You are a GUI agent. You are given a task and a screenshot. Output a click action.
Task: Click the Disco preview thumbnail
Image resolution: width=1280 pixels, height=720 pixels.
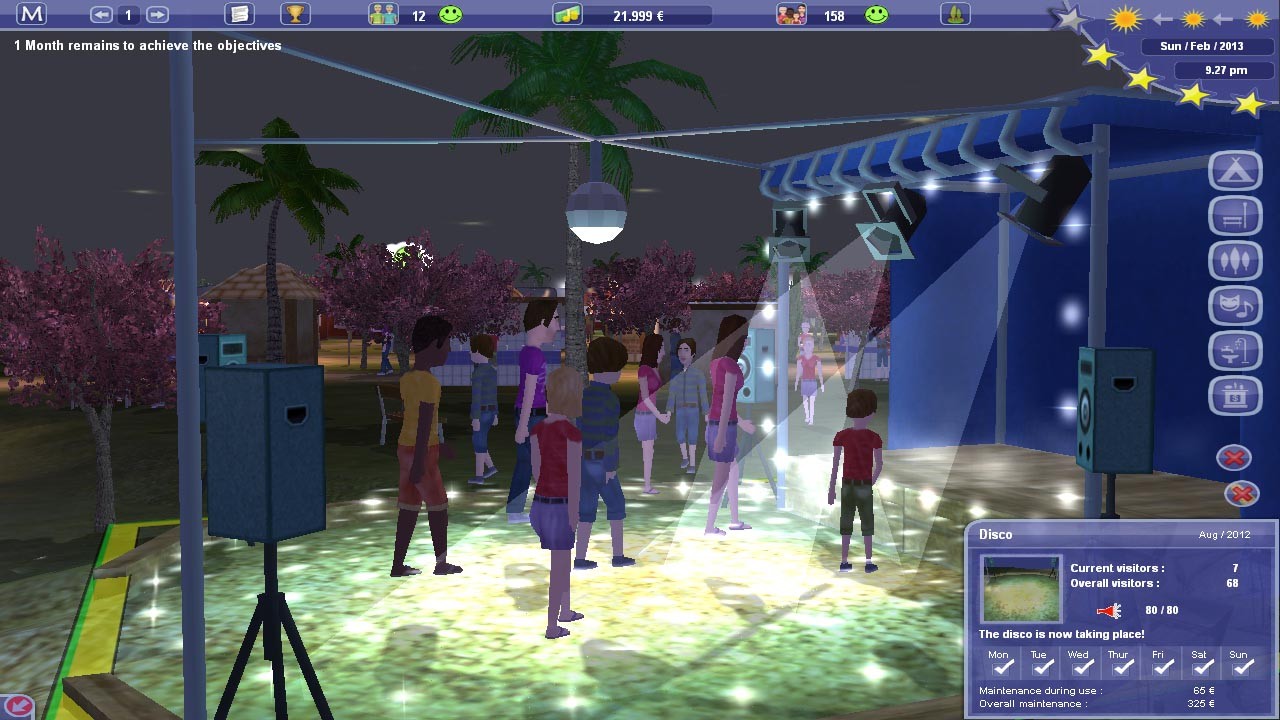[1020, 590]
